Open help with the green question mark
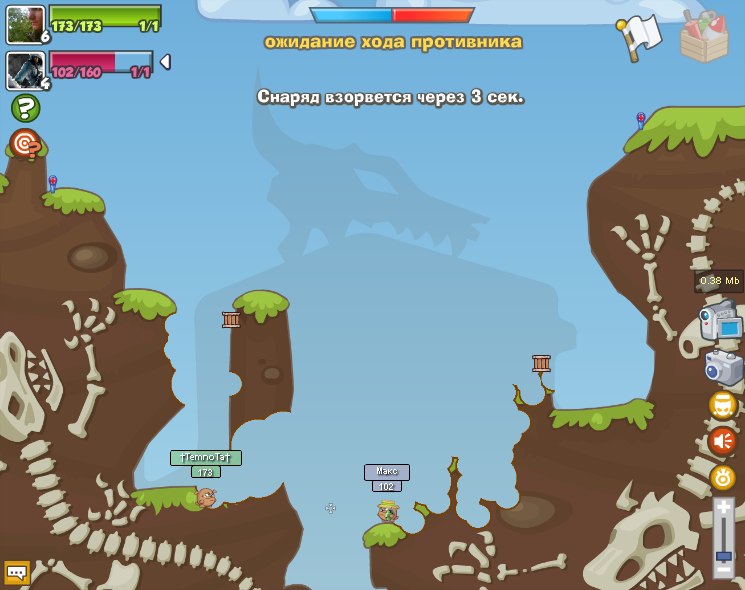This screenshot has height=590, width=745. [x=25, y=108]
